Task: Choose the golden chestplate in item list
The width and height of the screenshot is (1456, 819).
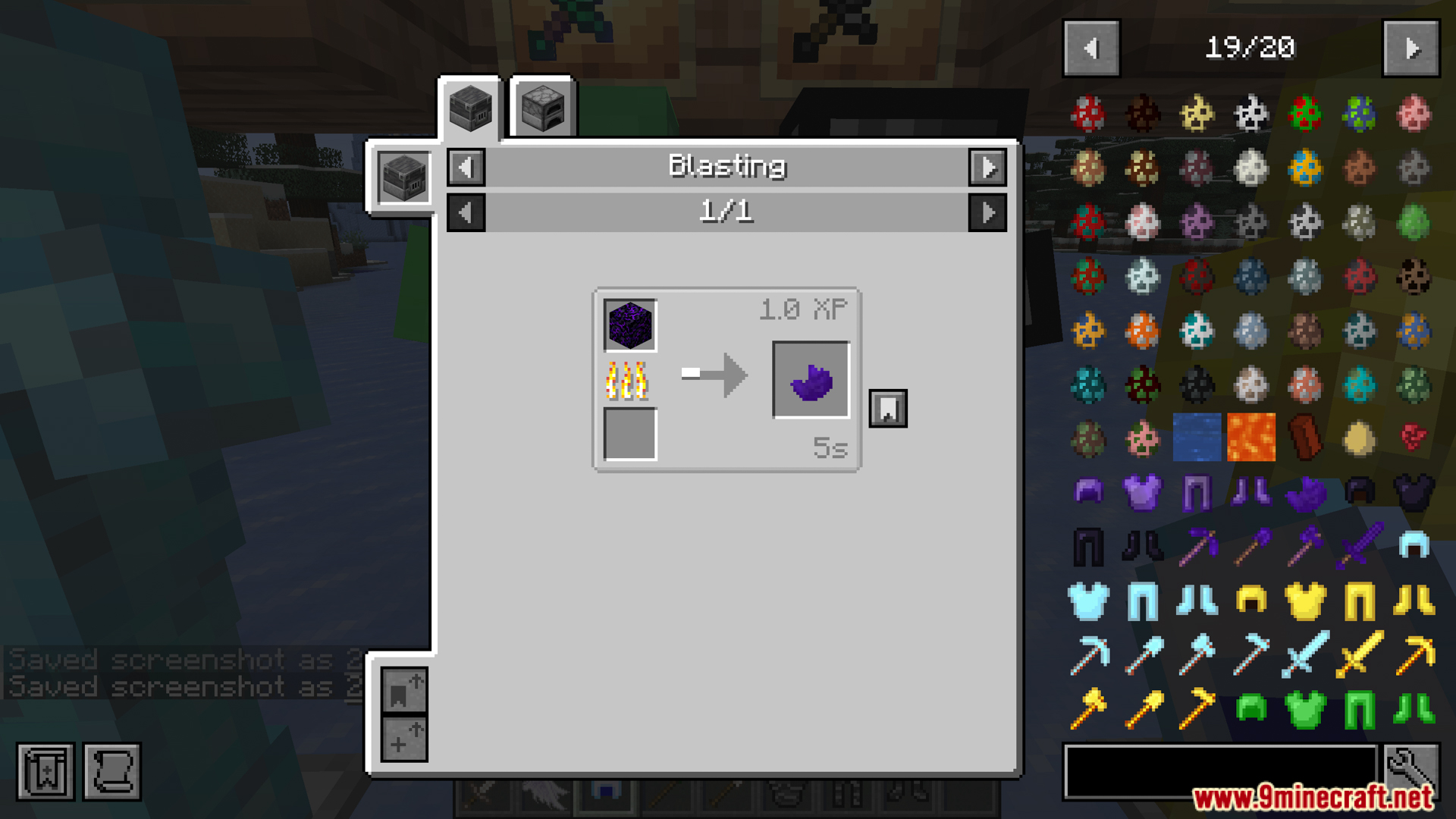Action: coord(1304,601)
